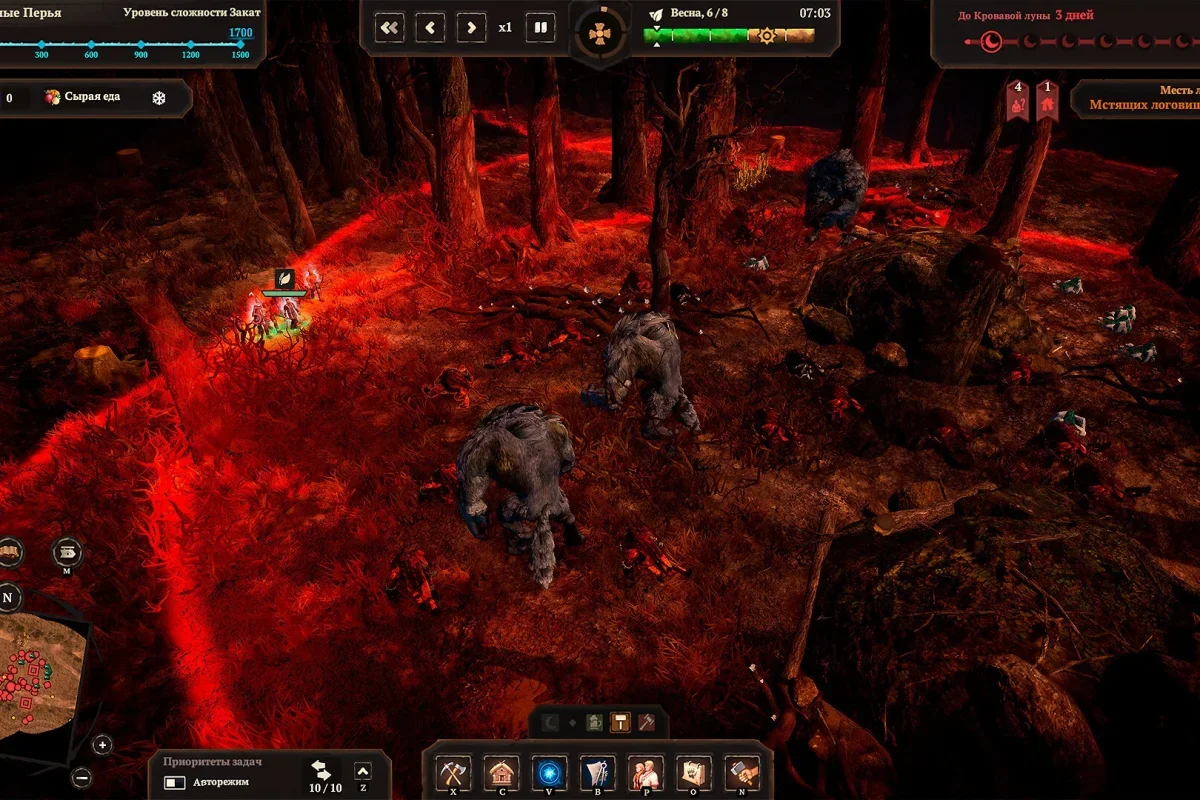Select the highlighted hammer work mode
This screenshot has width=1200, height=800.
pyautogui.click(x=621, y=722)
